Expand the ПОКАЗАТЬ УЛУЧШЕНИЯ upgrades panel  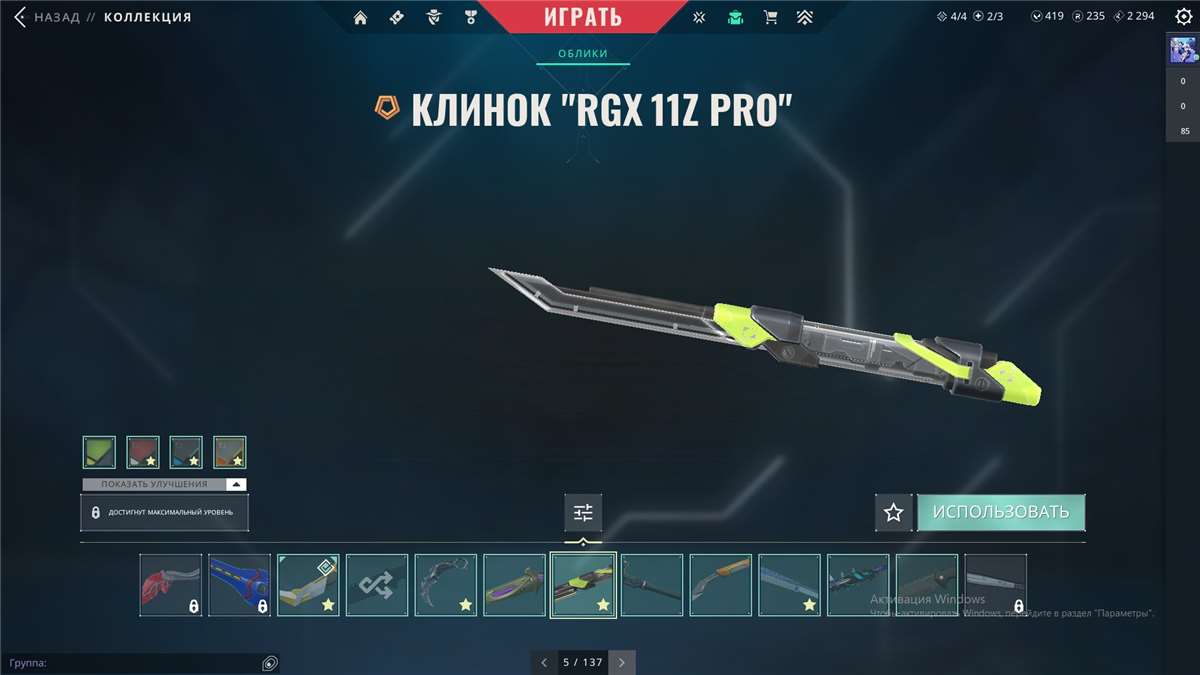coord(164,484)
